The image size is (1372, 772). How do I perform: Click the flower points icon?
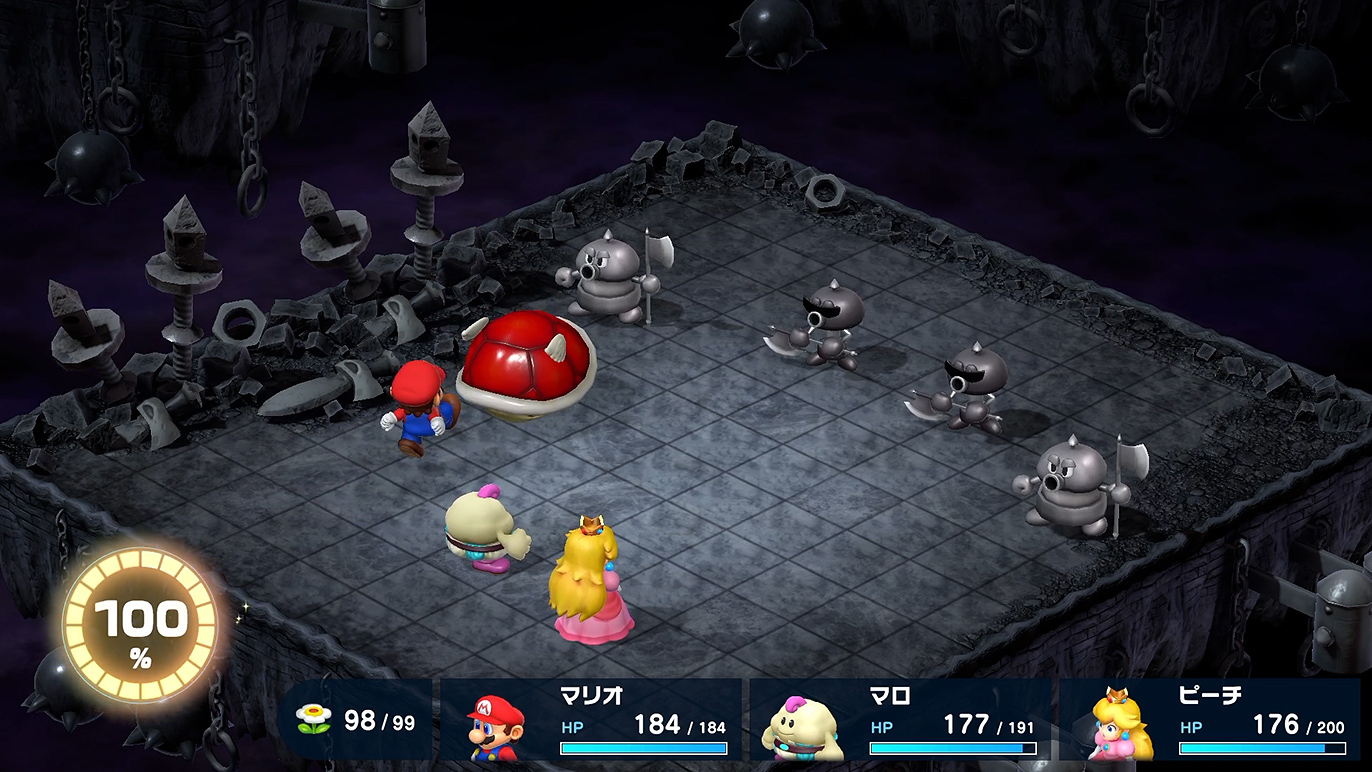[314, 720]
